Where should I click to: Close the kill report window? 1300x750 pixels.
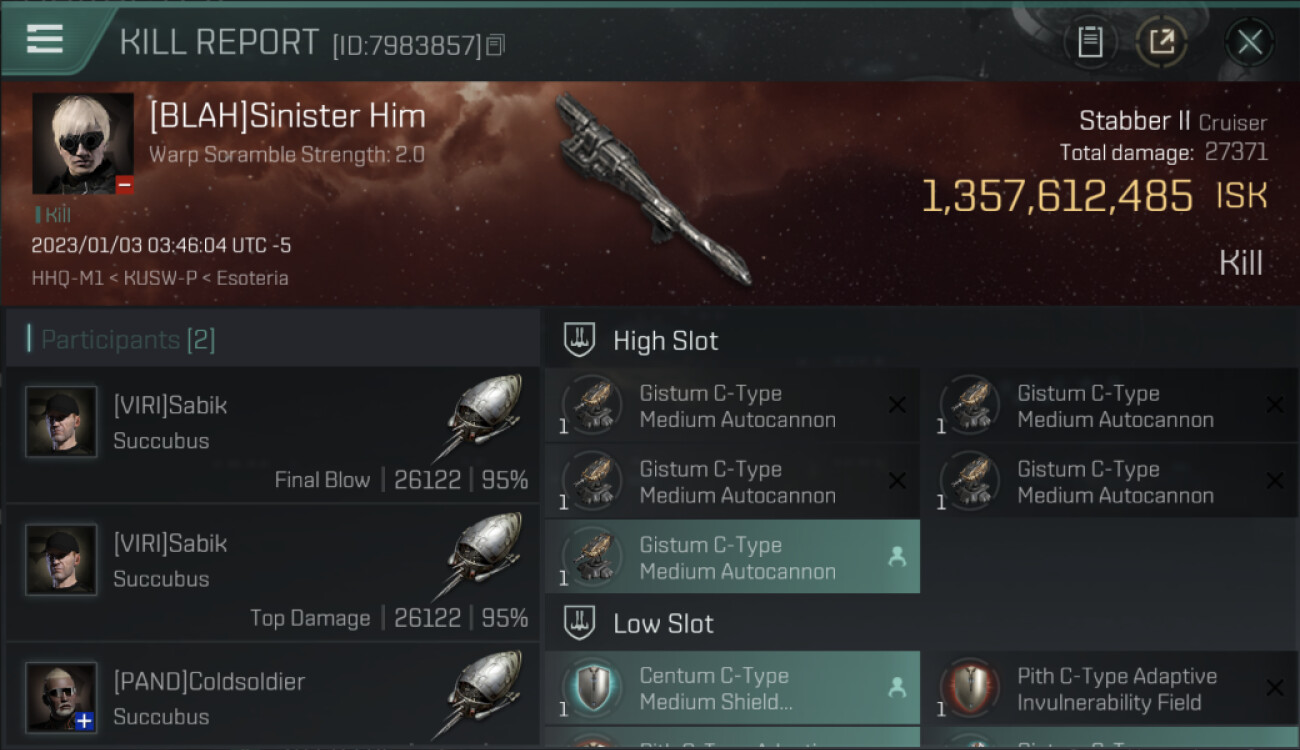pyautogui.click(x=1249, y=42)
